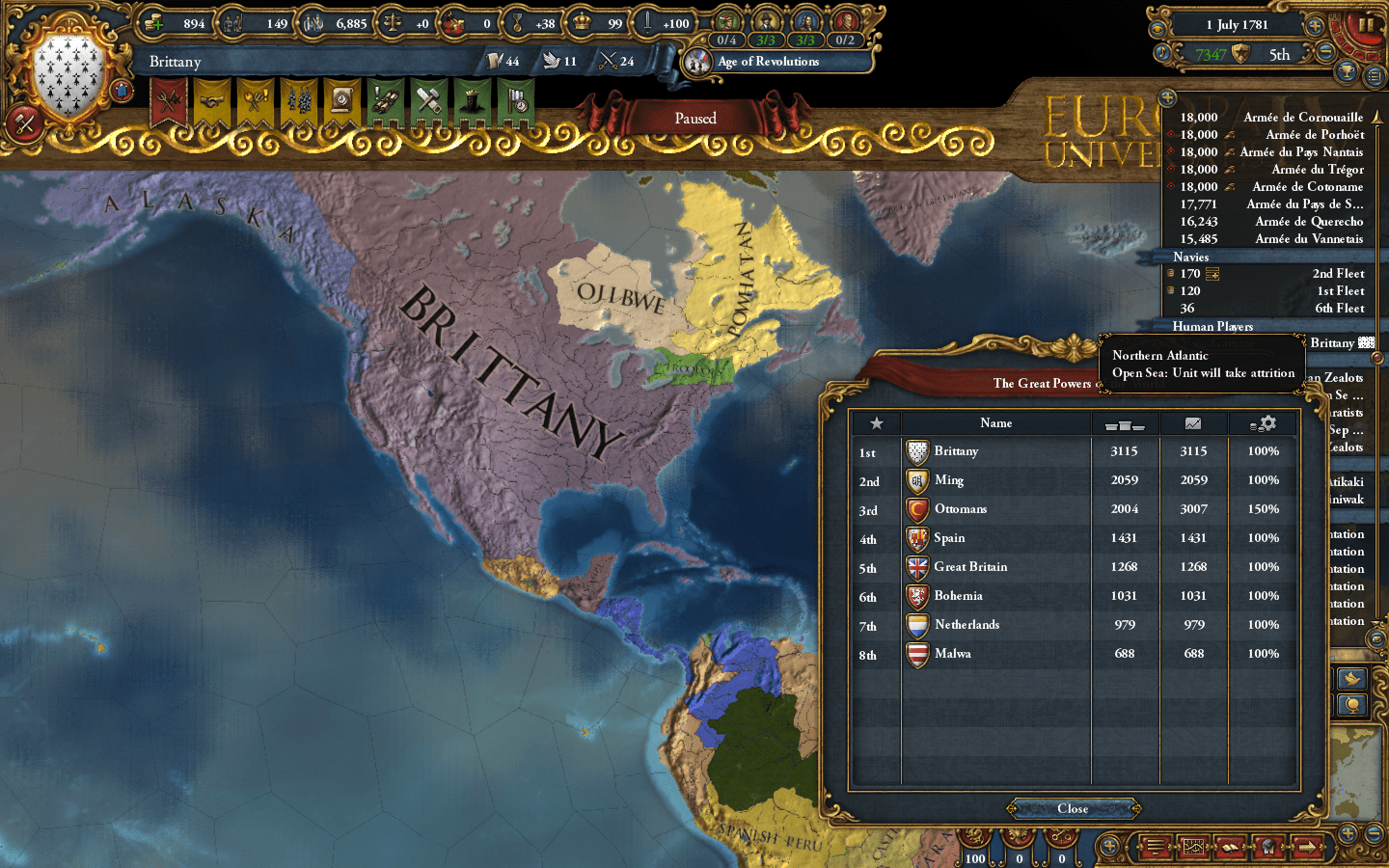Image resolution: width=1389 pixels, height=868 pixels.
Task: Open the Age of Revolutions screen
Action: 767,62
